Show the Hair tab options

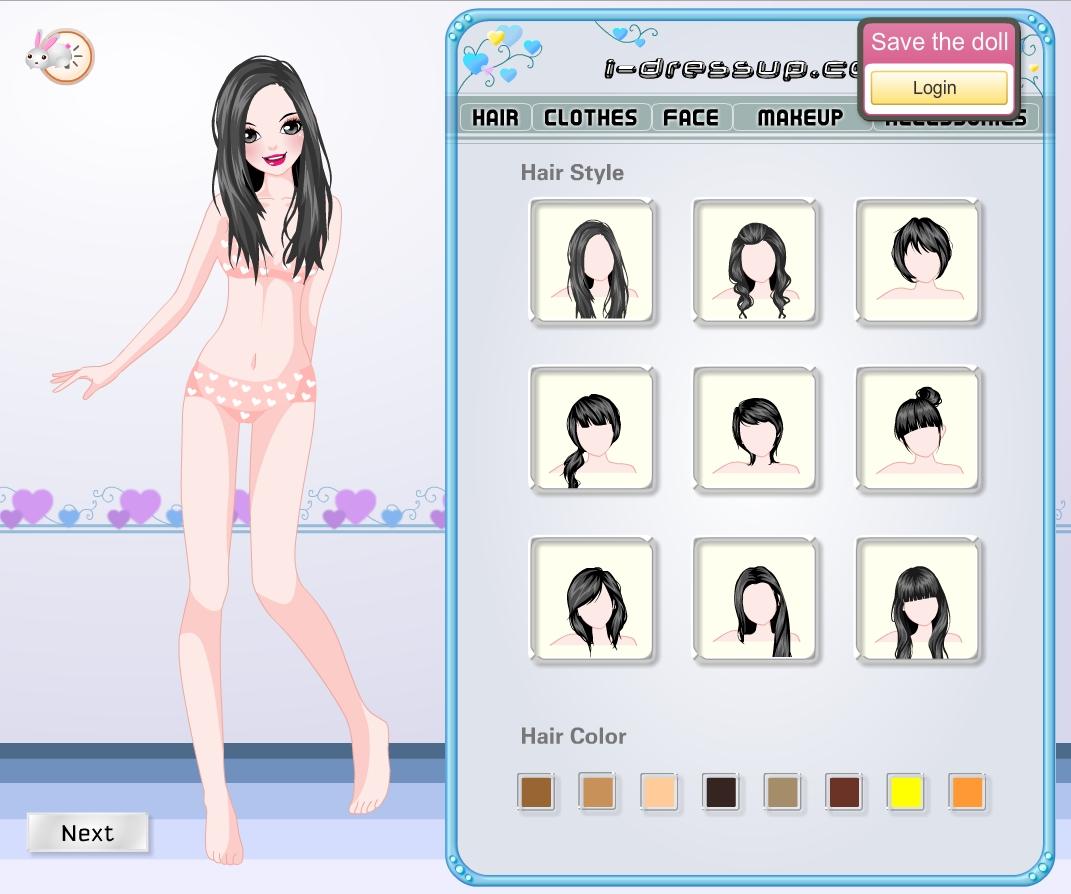pyautogui.click(x=495, y=117)
